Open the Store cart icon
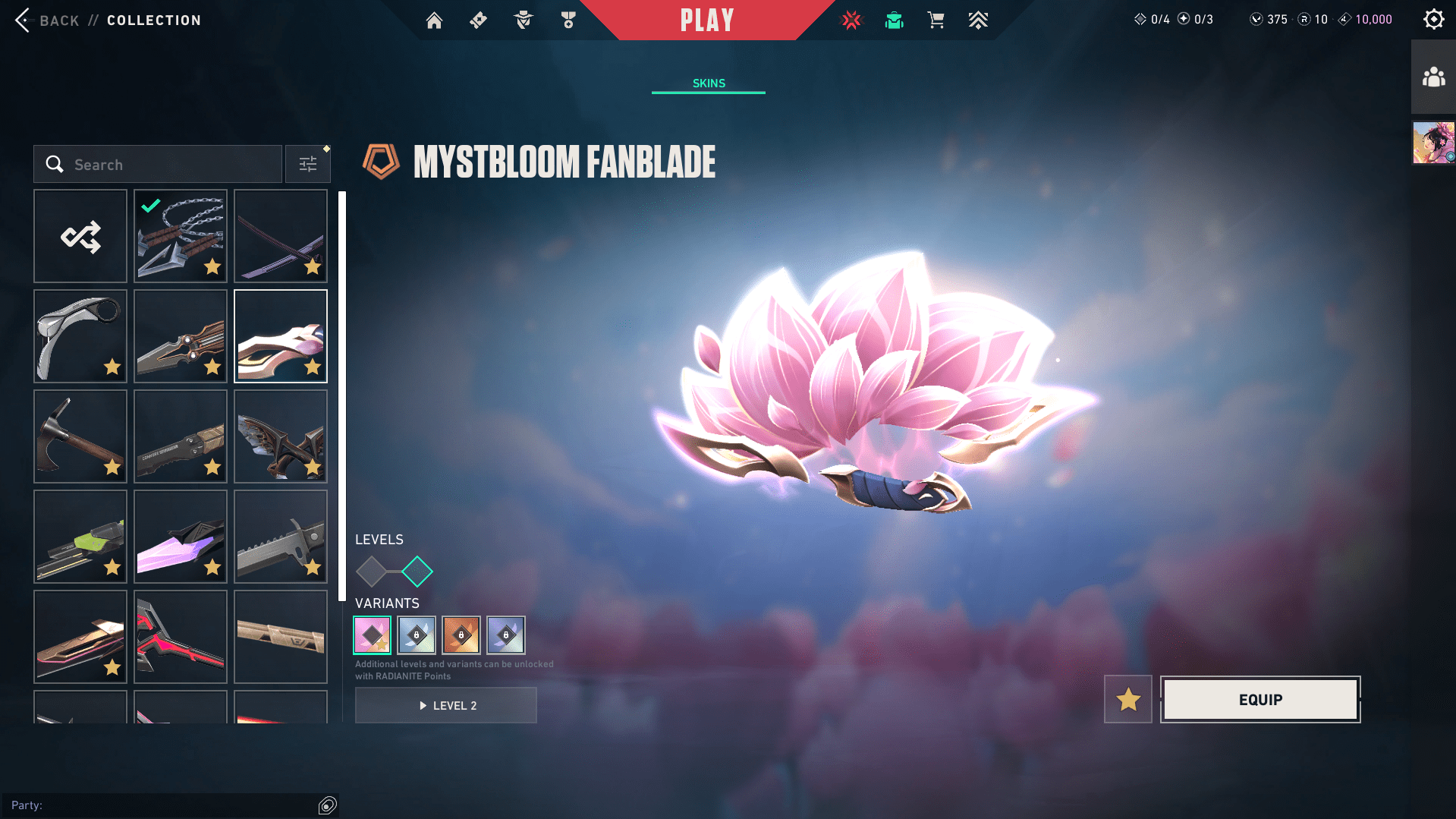Viewport: 1456px width, 819px height. pyautogui.click(x=936, y=20)
